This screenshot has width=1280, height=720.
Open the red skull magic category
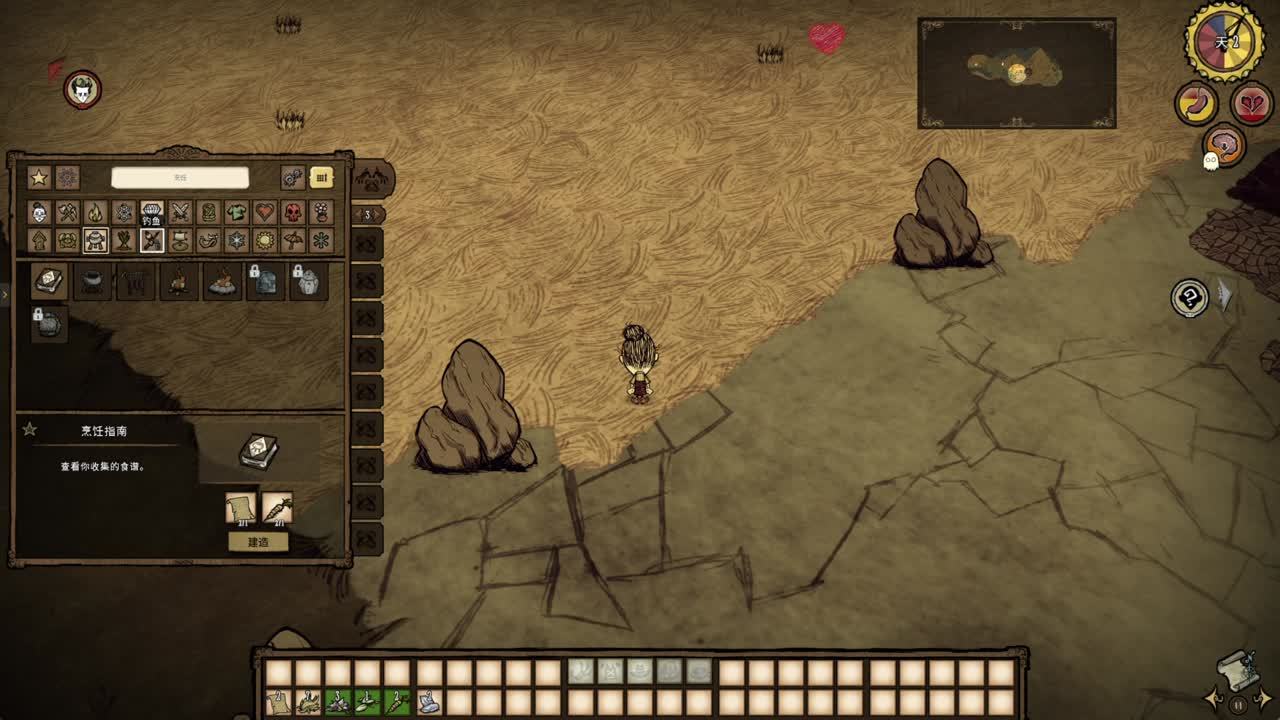pos(292,212)
